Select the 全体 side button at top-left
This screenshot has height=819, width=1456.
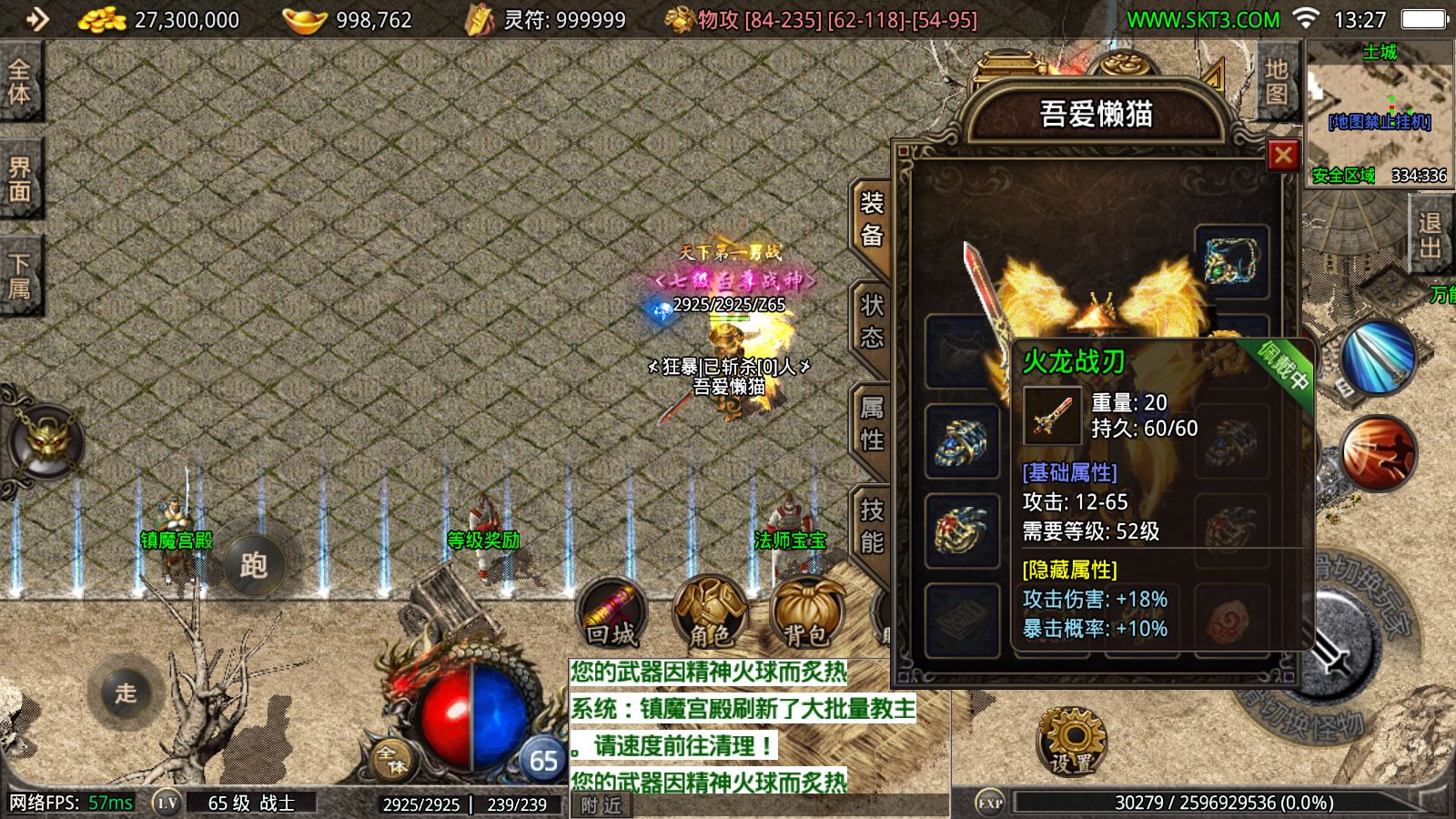point(19,82)
